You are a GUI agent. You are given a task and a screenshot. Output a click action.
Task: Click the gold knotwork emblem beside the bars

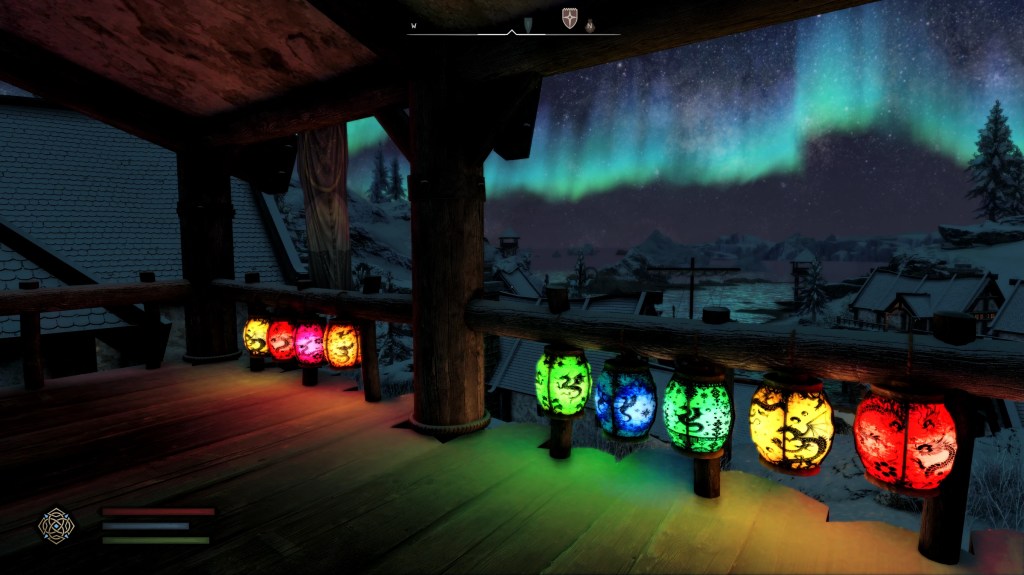(55, 524)
